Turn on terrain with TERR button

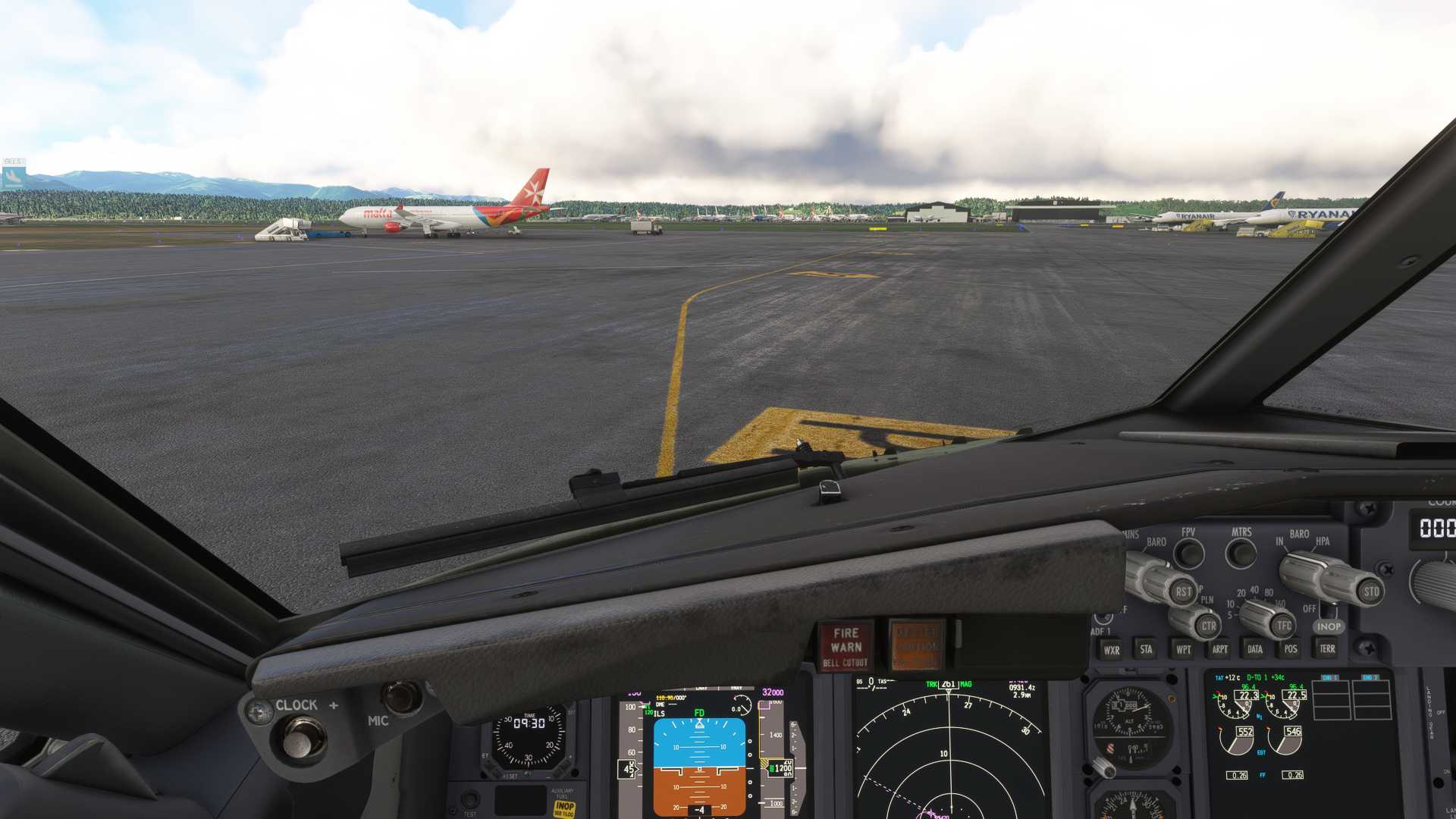pyautogui.click(x=1327, y=648)
